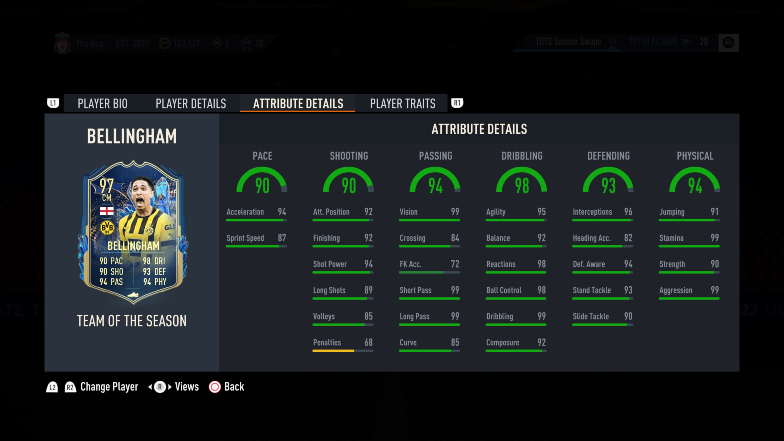Click the Change Player option
This screenshot has width=784, height=441.
tap(108, 387)
